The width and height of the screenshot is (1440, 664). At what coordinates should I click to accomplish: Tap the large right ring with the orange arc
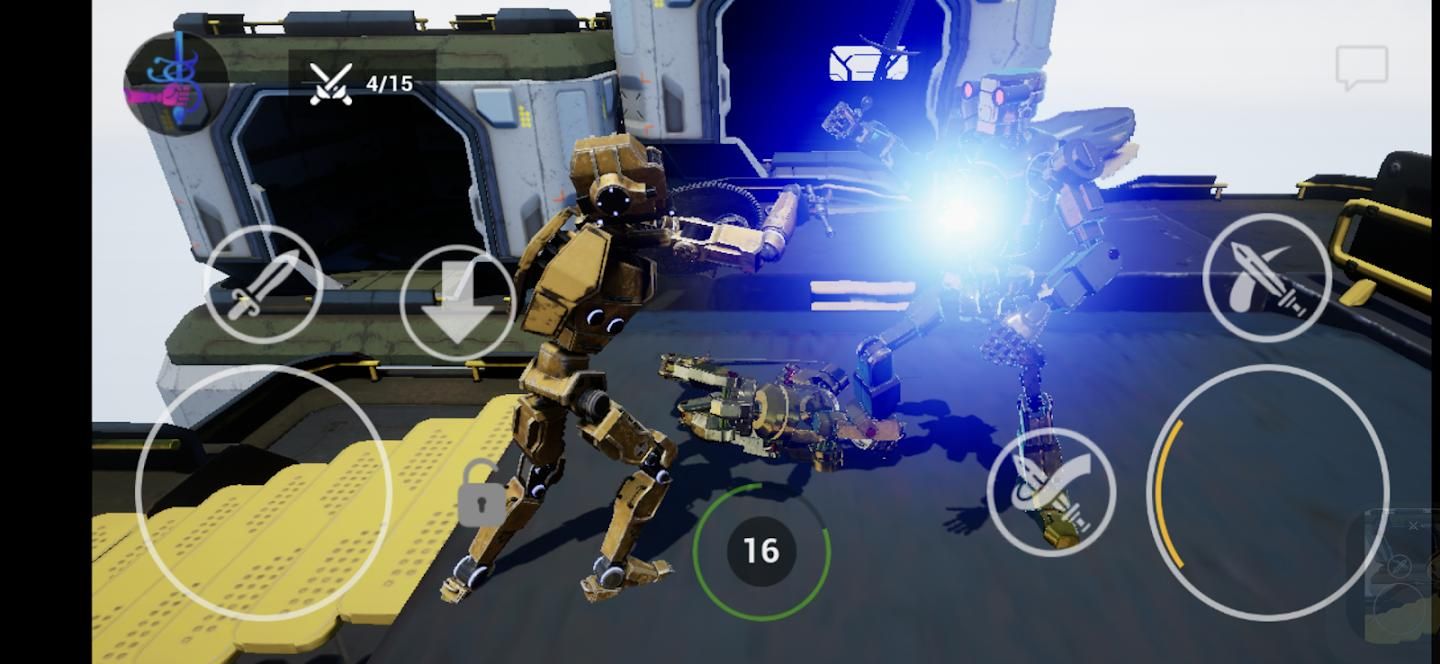pyautogui.click(x=1268, y=492)
